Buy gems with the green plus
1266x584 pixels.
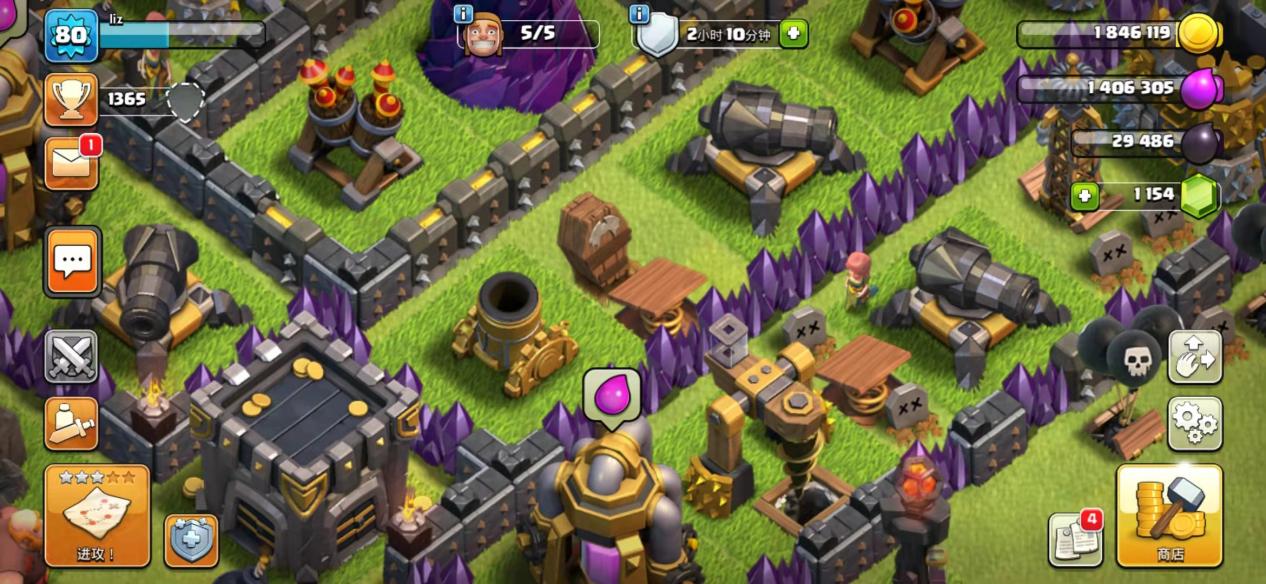[1085, 195]
